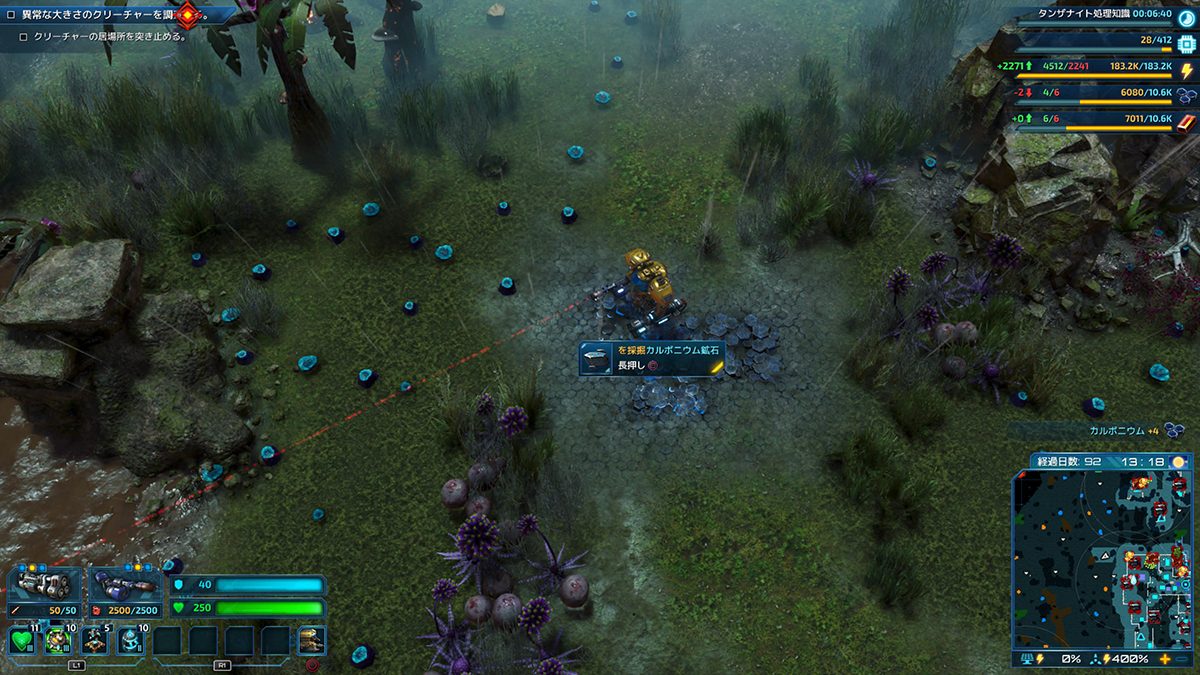Click the red ironium ingot resource icon
This screenshot has width=1200, height=675.
pyautogui.click(x=1186, y=122)
